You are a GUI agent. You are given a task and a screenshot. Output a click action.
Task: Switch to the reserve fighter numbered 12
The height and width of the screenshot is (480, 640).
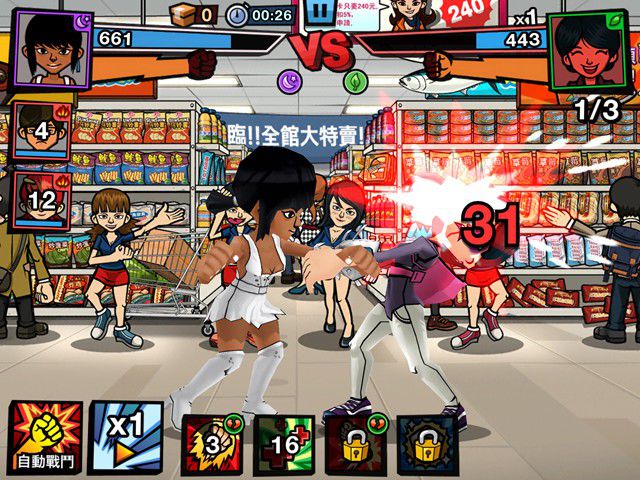point(41,200)
